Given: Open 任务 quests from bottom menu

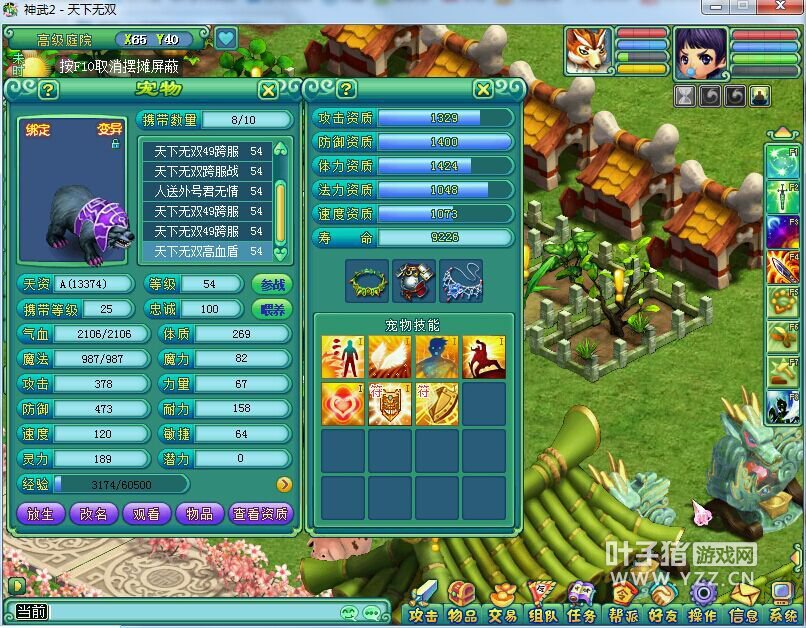Looking at the screenshot, I should pyautogui.click(x=582, y=615).
